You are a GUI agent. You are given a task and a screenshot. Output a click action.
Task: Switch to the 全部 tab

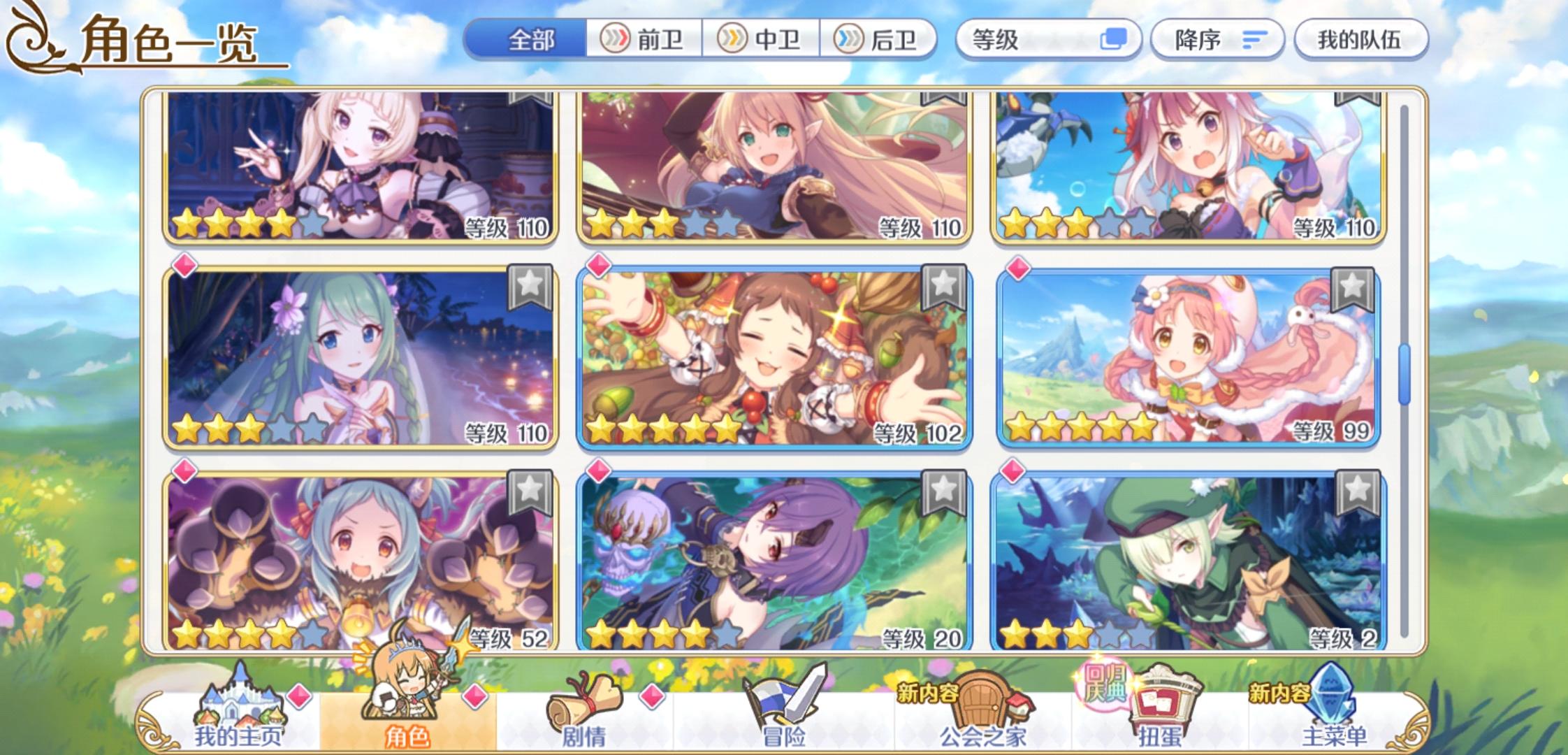tap(531, 40)
